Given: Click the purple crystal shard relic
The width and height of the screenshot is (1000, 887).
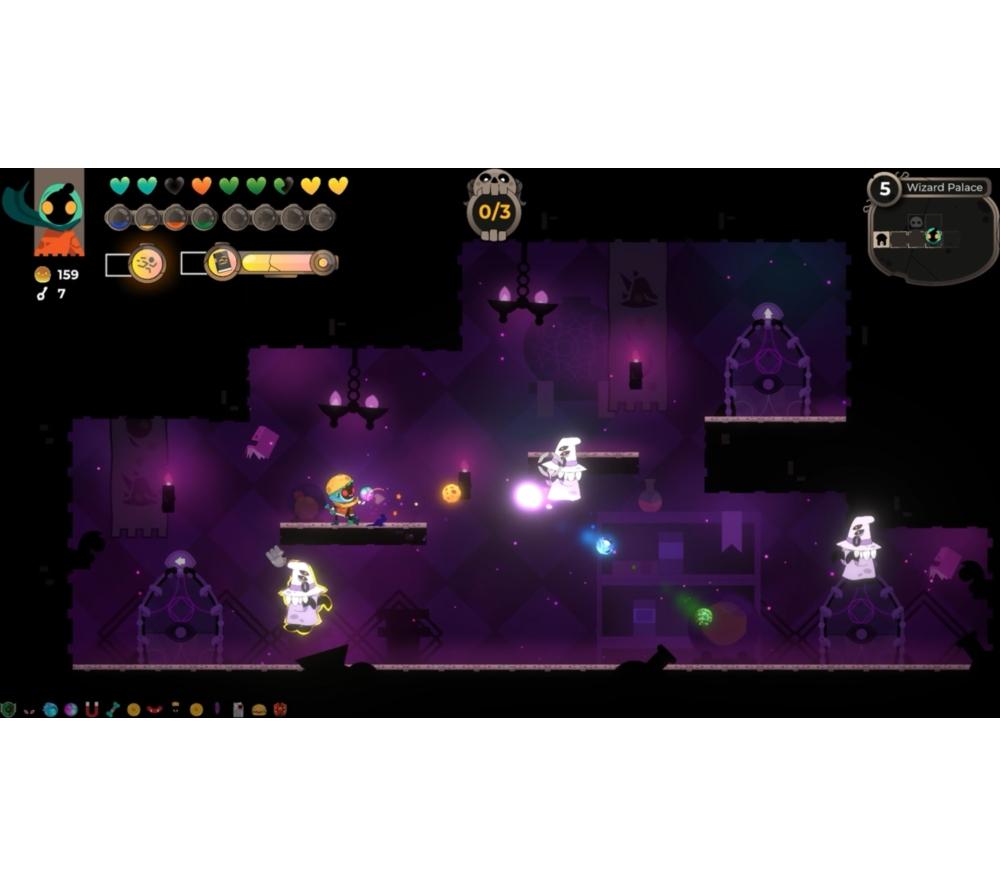Looking at the screenshot, I should (217, 709).
